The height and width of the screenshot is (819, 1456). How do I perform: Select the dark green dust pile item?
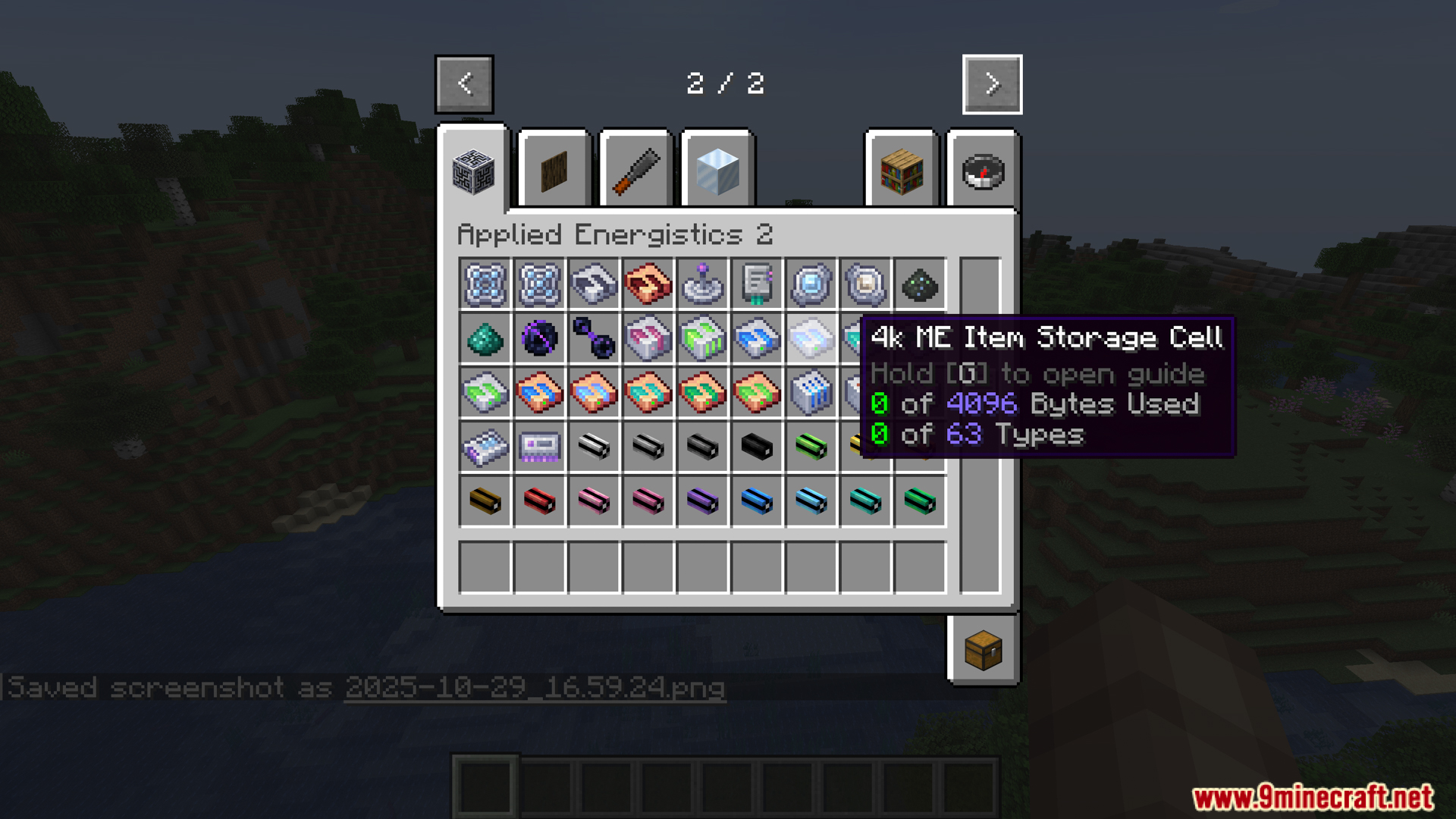click(920, 284)
